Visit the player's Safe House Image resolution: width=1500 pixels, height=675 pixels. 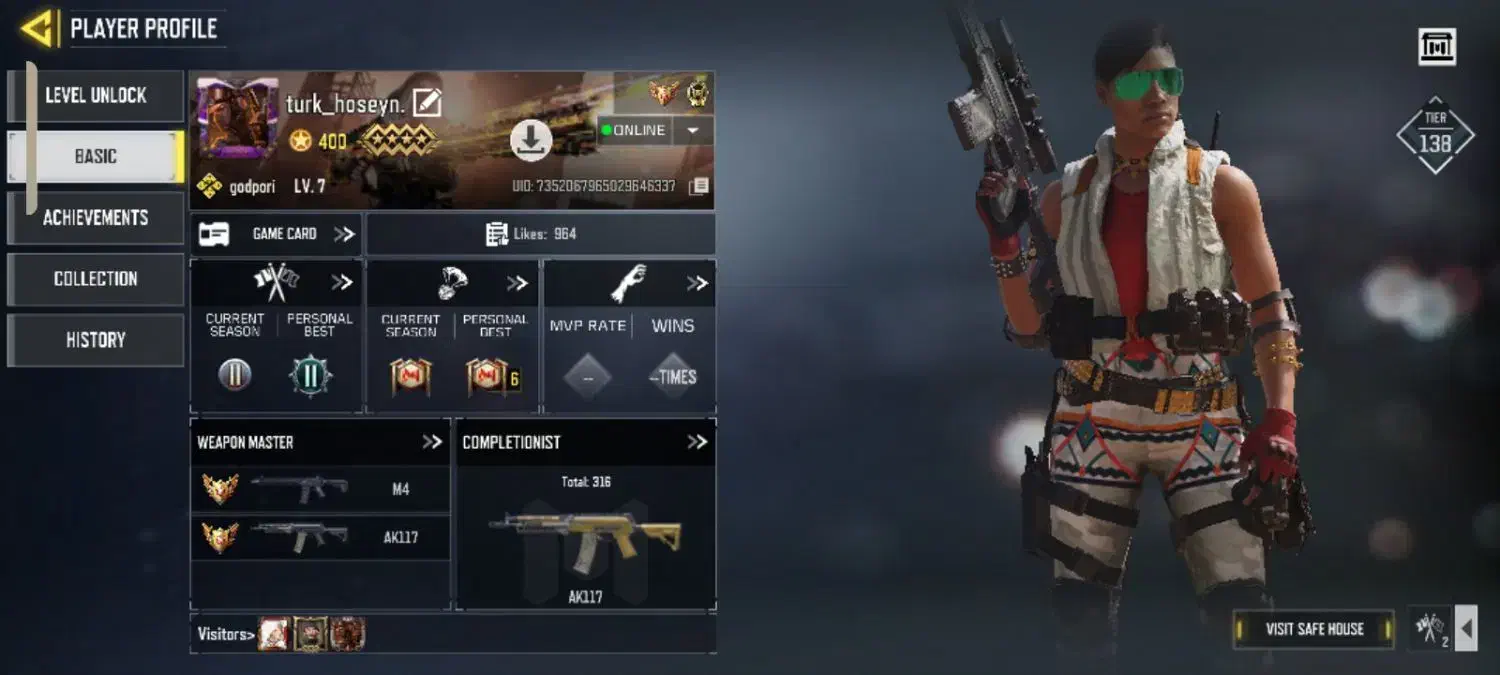coord(1314,629)
